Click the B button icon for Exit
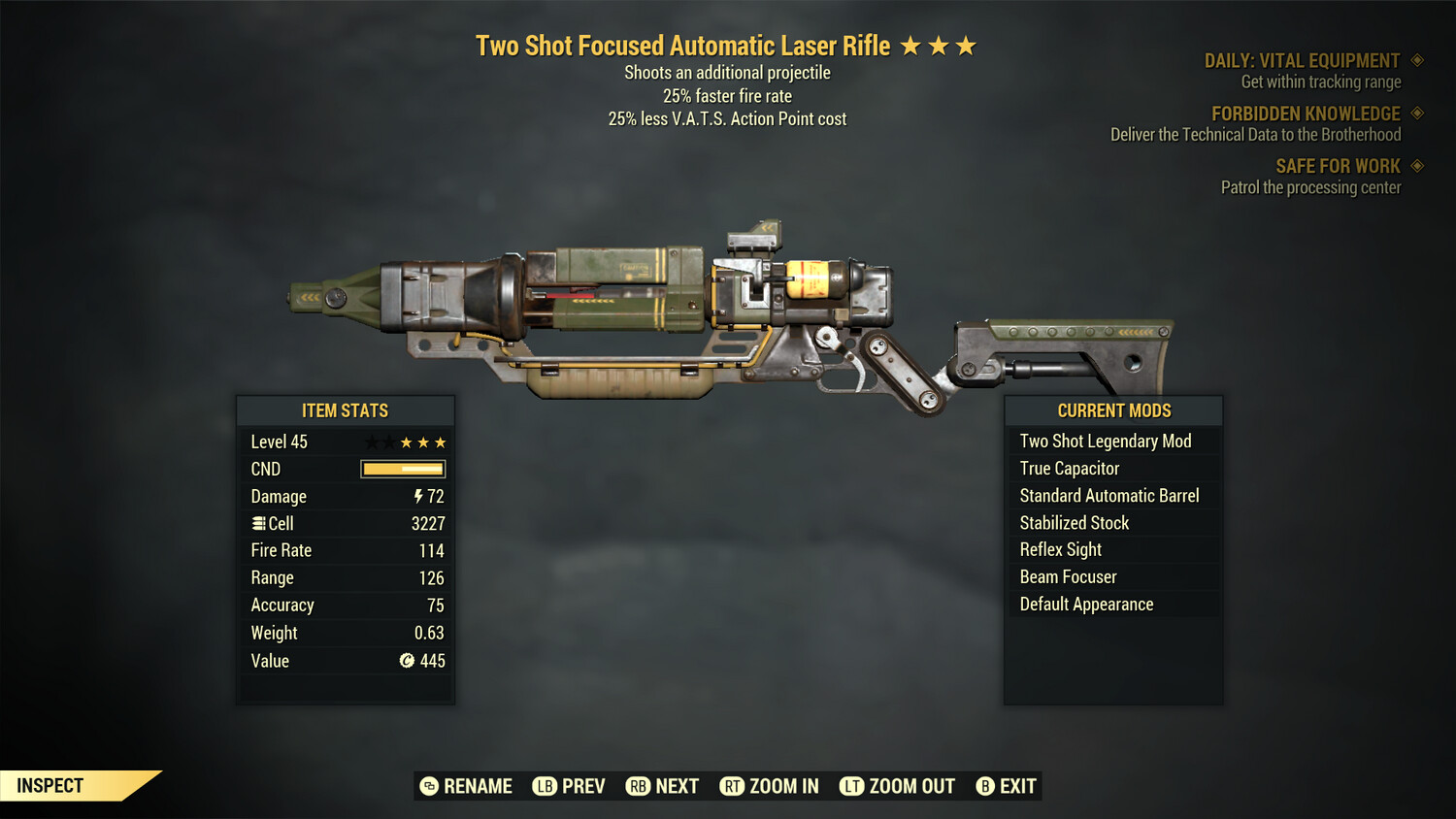Viewport: 1456px width, 819px height. coord(984,786)
